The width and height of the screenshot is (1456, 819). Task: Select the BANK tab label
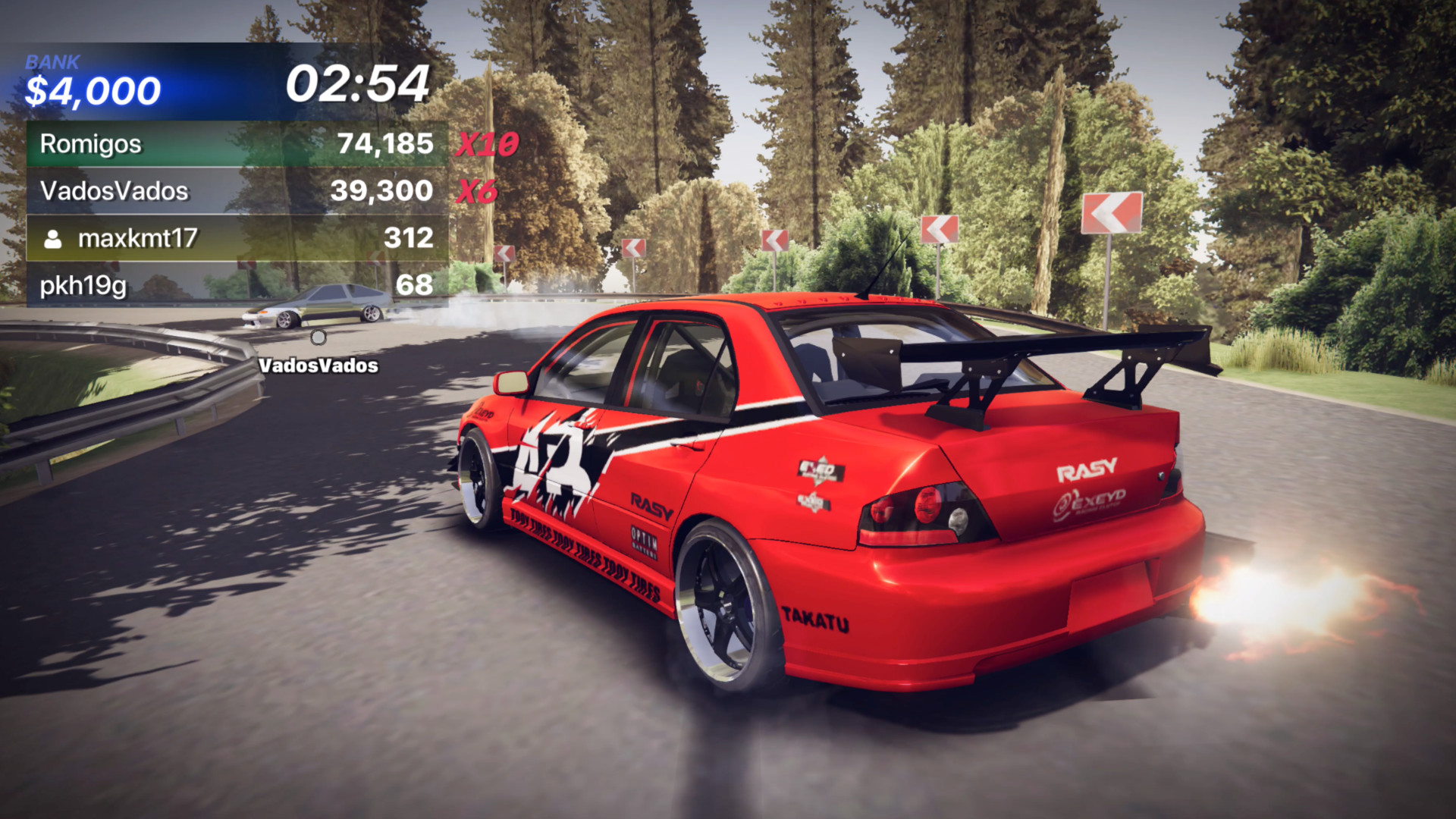(52, 62)
